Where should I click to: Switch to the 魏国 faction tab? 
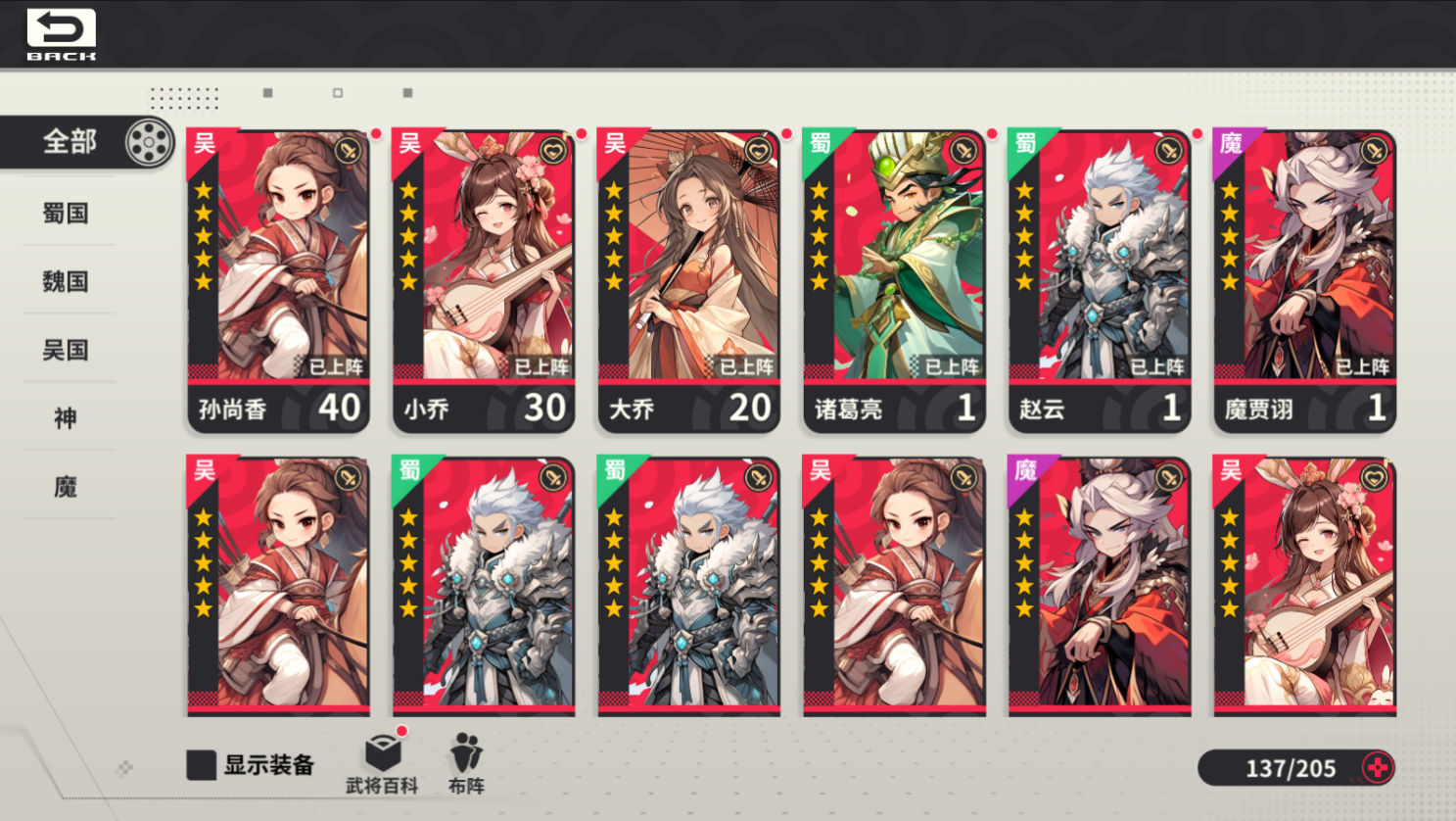click(x=65, y=282)
